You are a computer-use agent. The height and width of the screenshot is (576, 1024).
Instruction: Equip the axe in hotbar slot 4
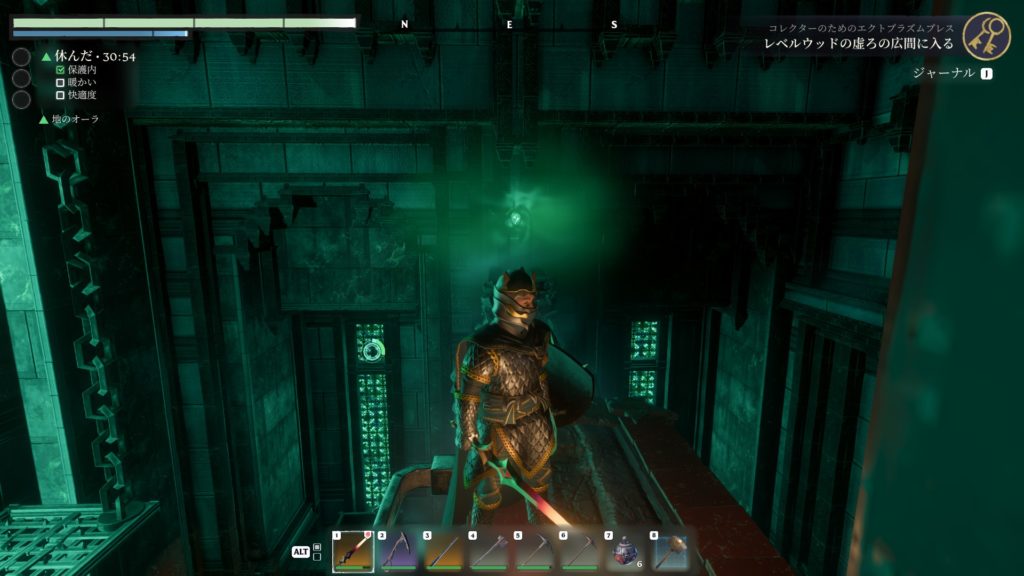[x=489, y=552]
